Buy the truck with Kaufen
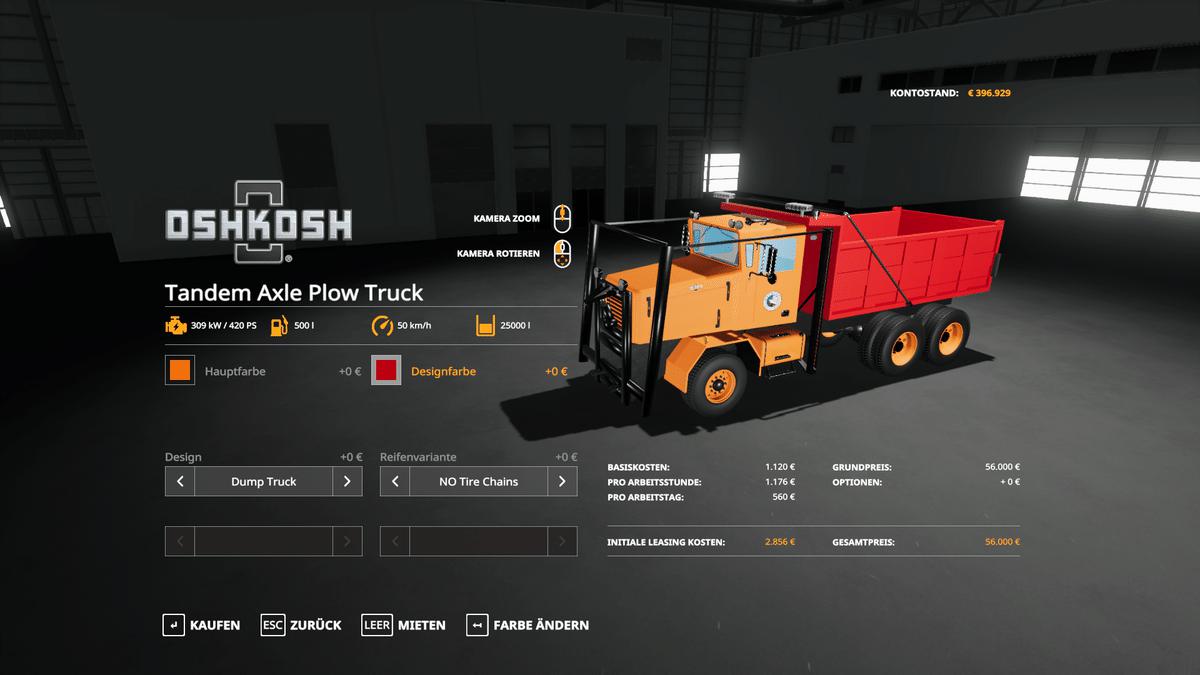Image resolution: width=1200 pixels, height=675 pixels. tap(202, 625)
